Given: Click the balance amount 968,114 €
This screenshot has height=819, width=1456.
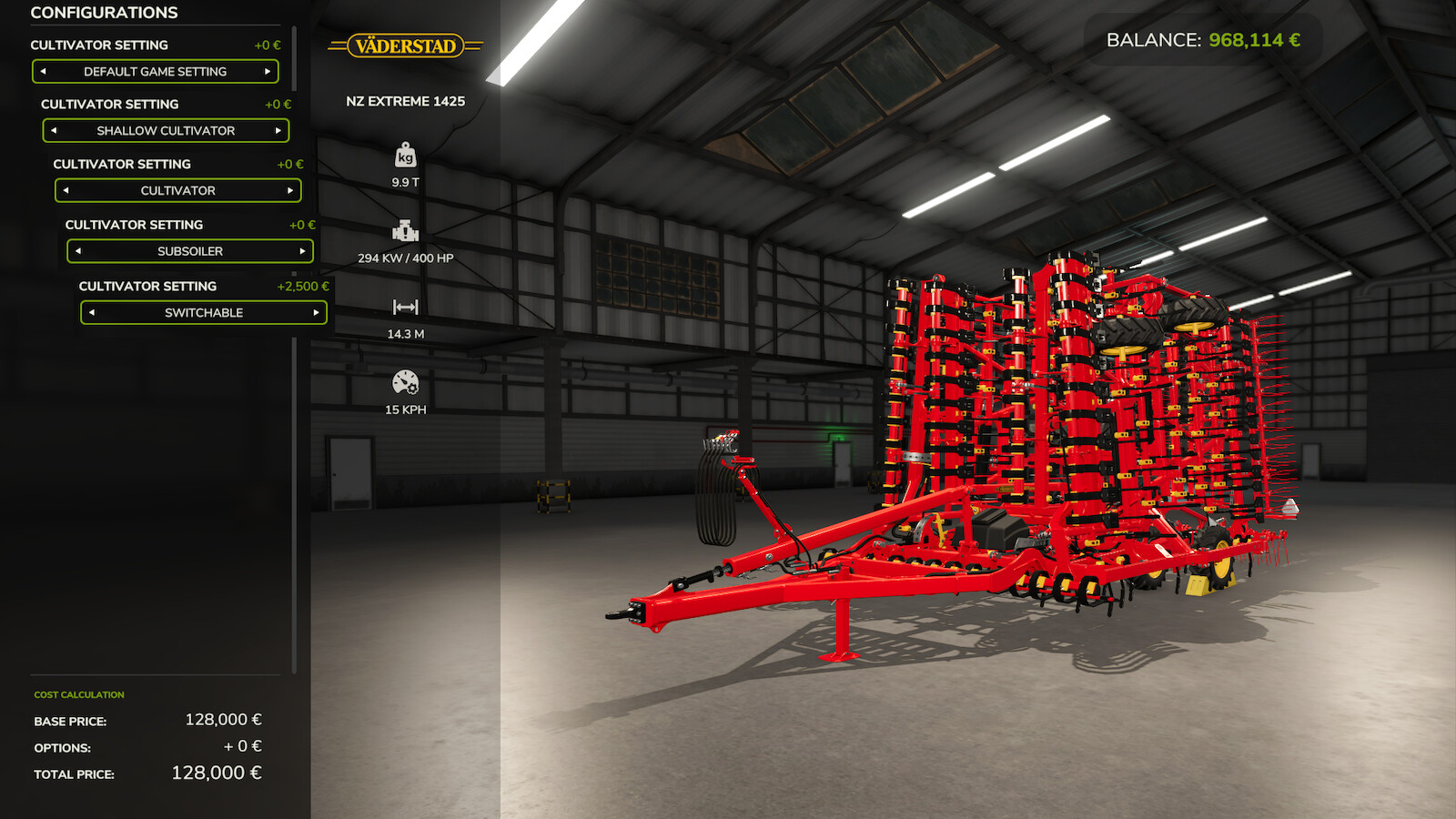Looking at the screenshot, I should pos(1252,39).
